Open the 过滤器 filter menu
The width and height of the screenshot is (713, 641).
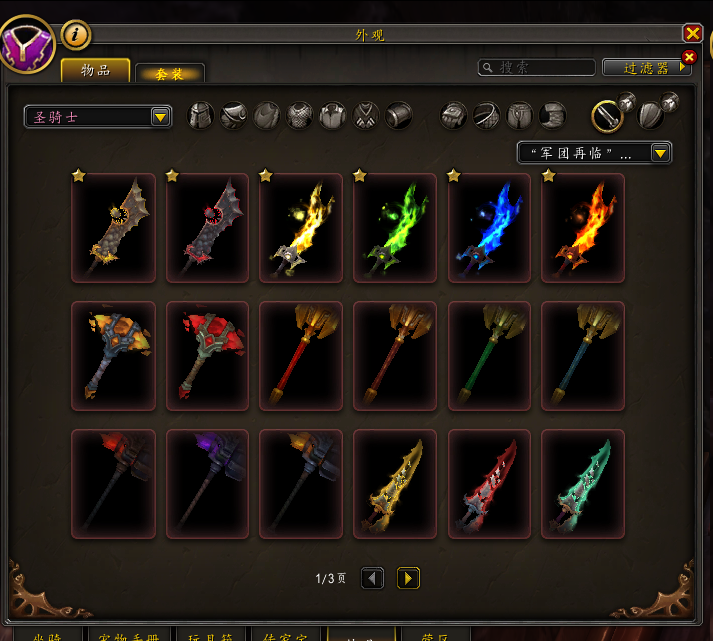pos(647,67)
